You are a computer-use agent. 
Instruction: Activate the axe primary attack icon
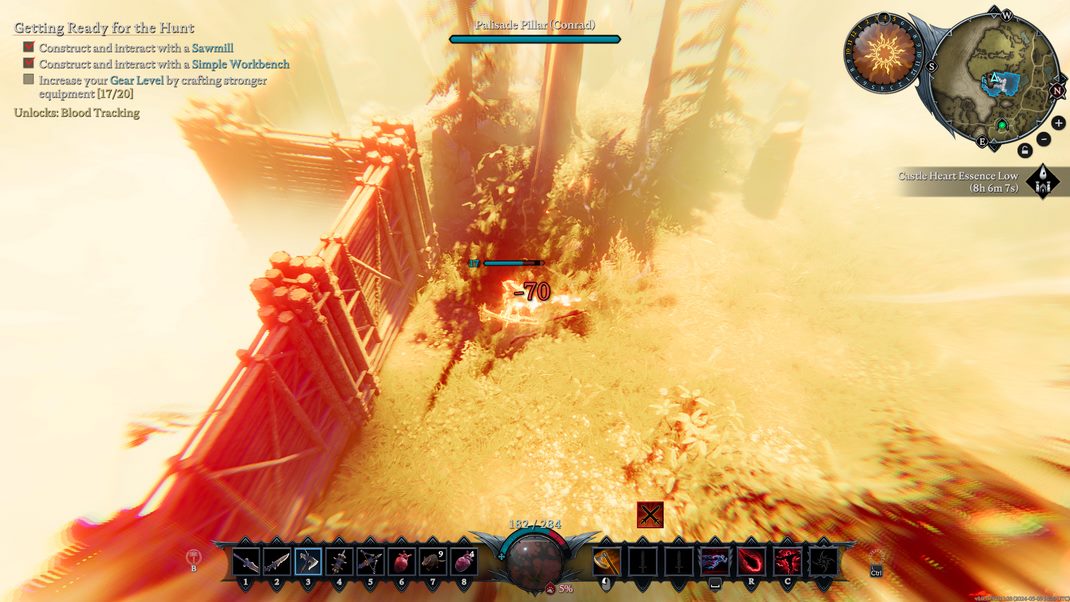point(607,561)
